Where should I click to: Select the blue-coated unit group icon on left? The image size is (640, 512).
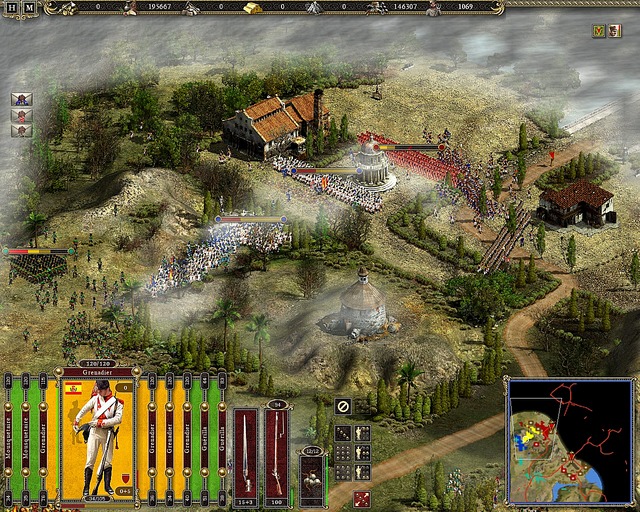[x=21, y=99]
